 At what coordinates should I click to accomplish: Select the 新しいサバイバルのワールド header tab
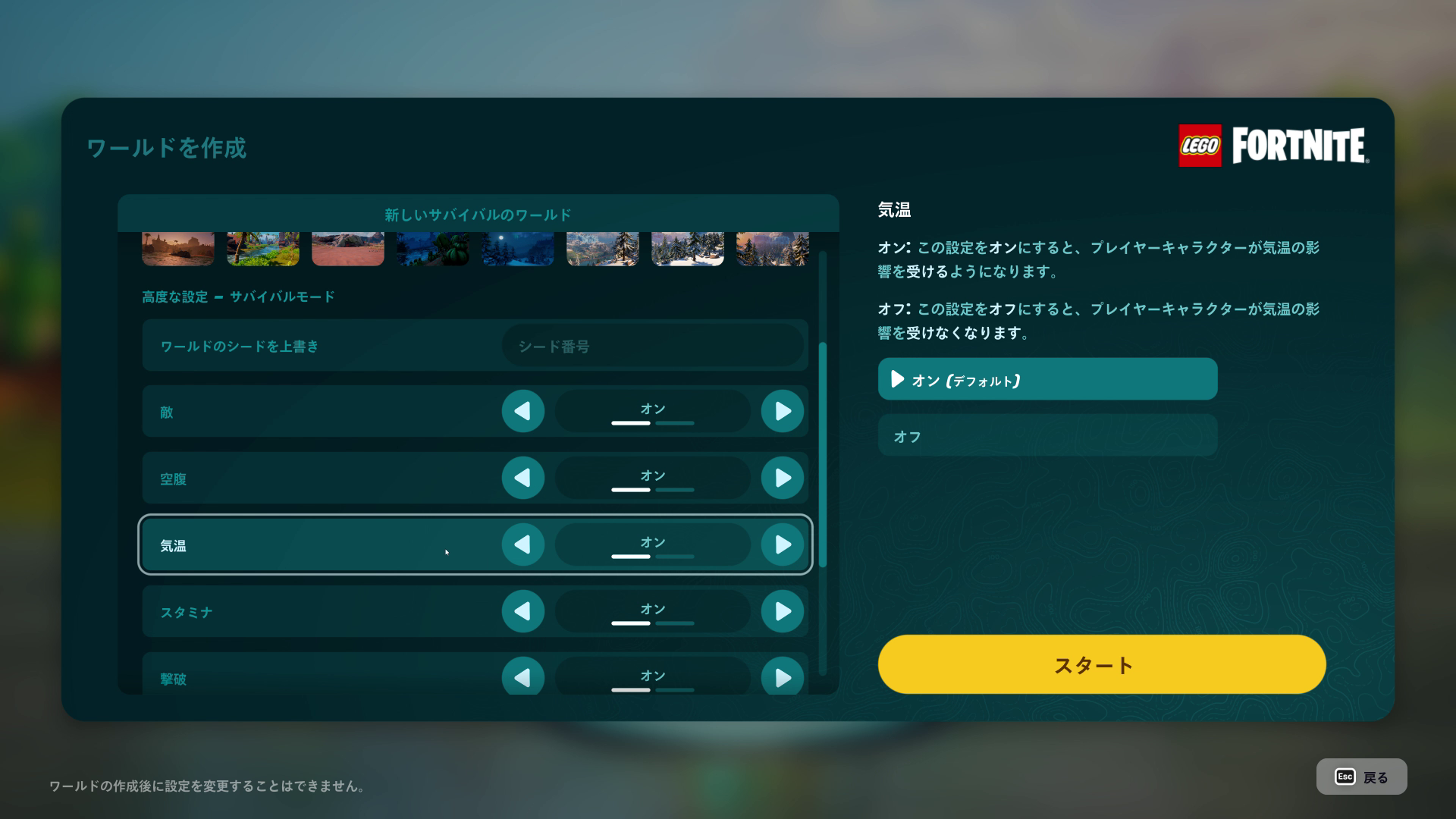coord(479,215)
